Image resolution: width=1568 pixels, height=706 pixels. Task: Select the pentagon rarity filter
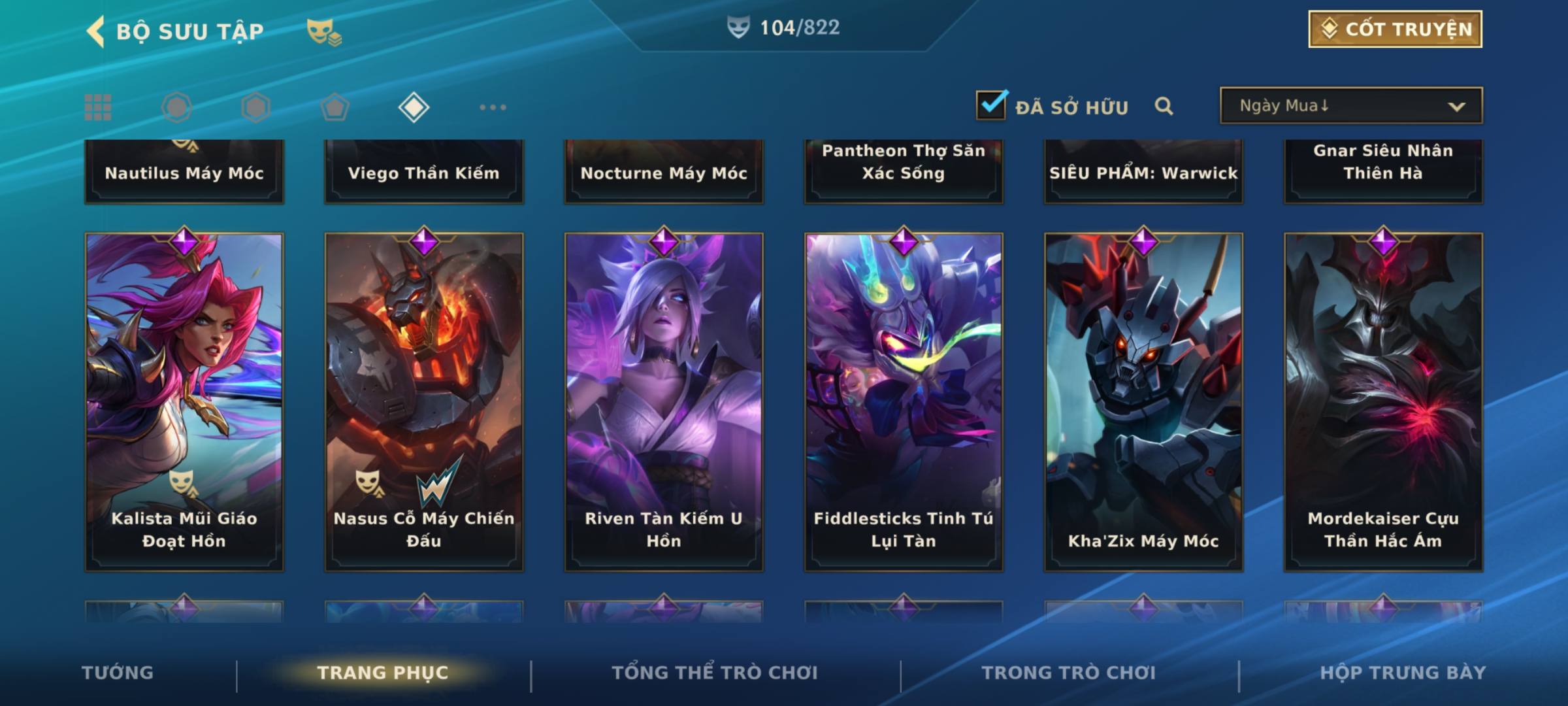[335, 107]
